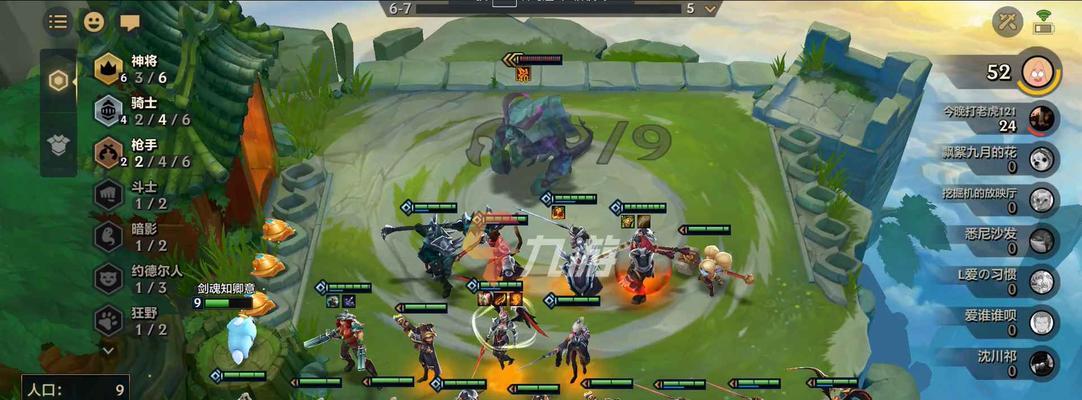Open the chat speech bubble

129,21
